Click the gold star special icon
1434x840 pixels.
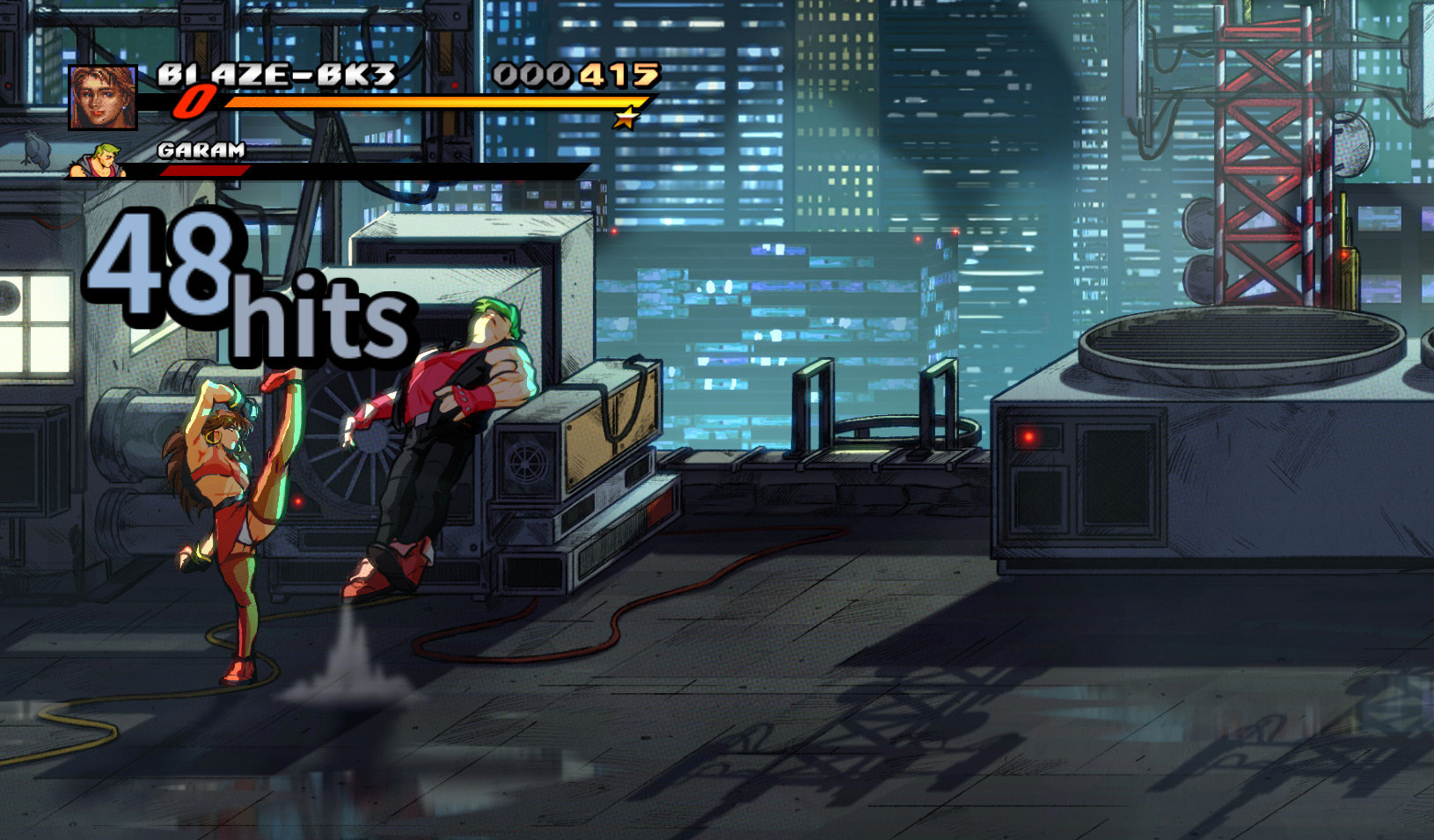(x=629, y=115)
